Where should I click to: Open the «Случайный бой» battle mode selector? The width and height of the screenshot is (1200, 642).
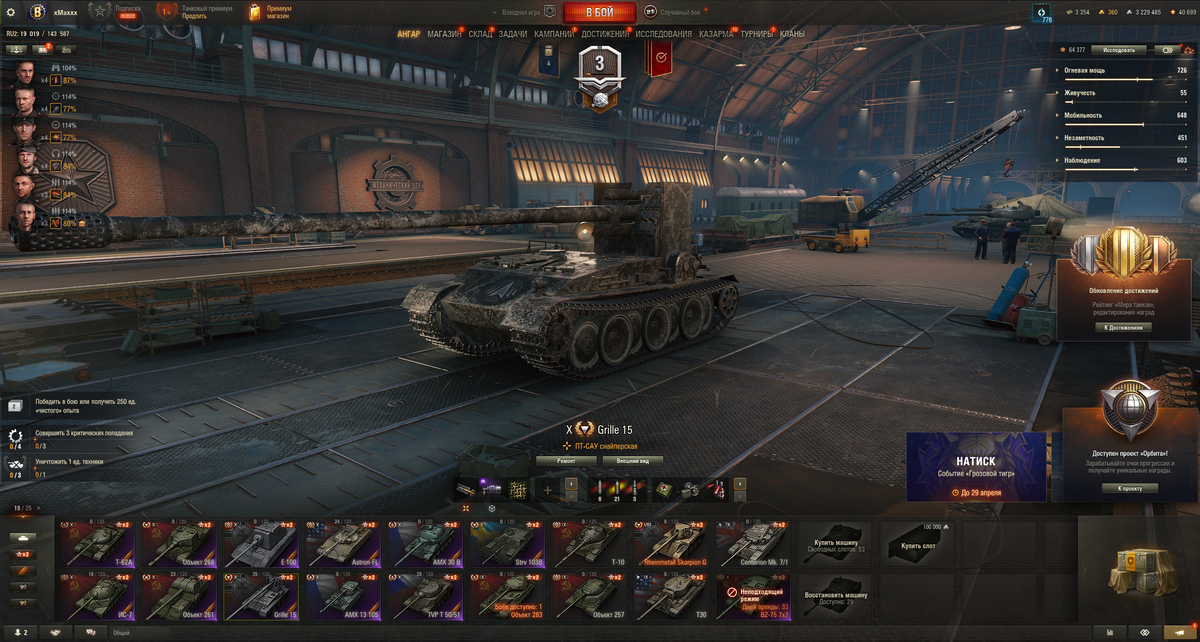coord(672,12)
